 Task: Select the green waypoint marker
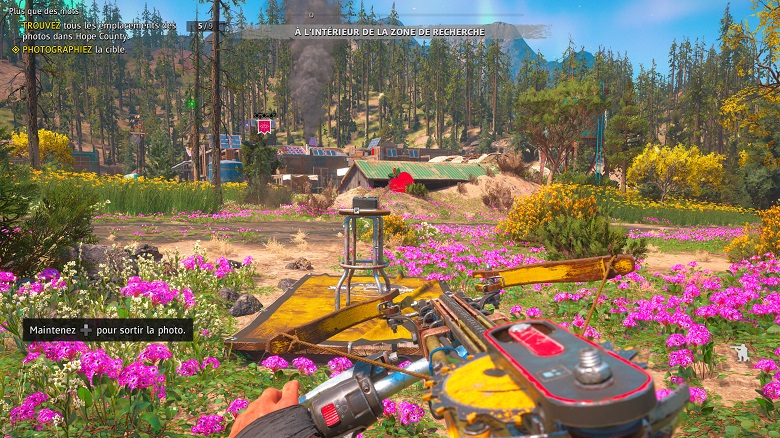(190, 102)
